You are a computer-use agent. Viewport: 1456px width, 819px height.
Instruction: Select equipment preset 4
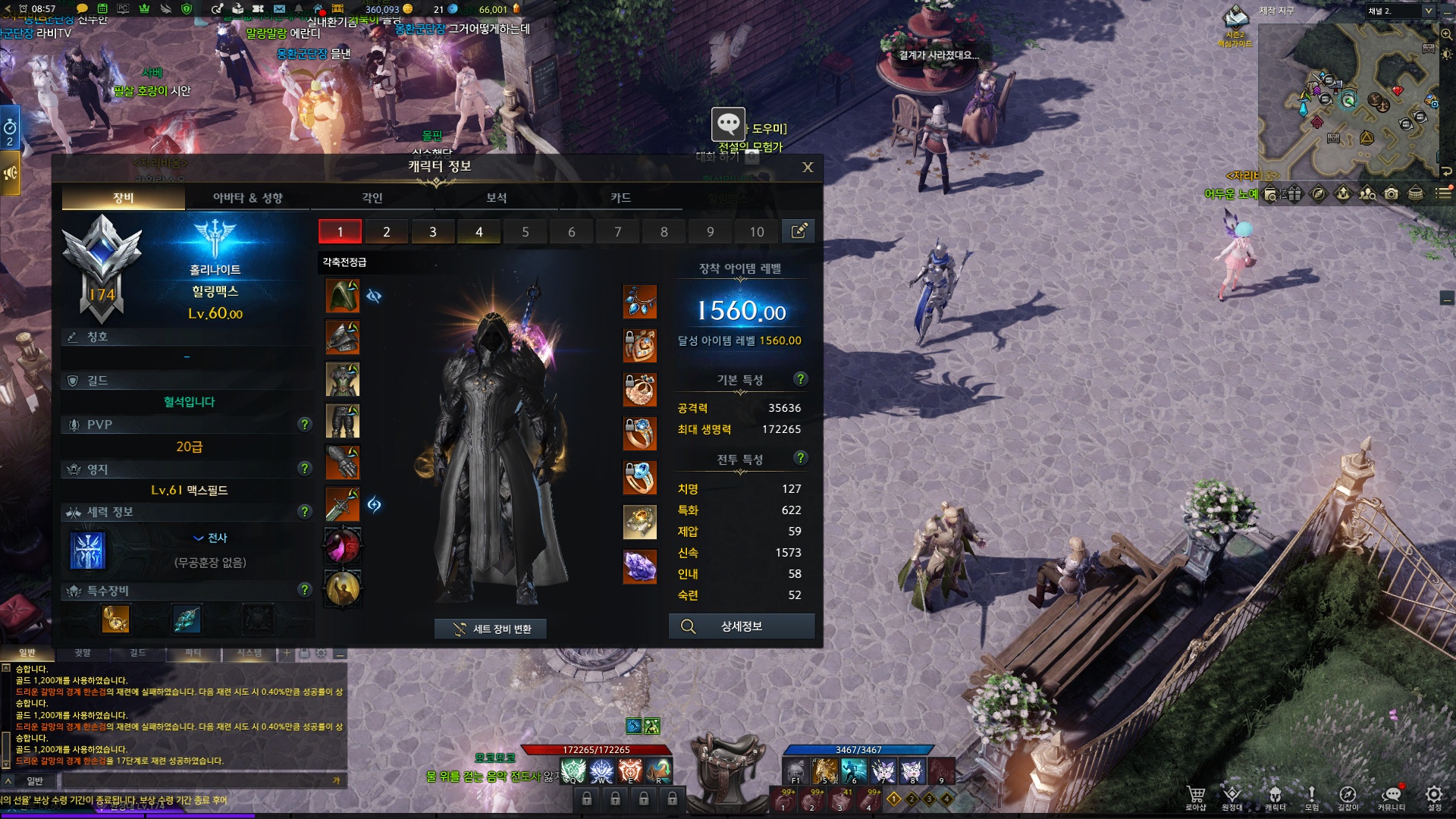coord(479,232)
